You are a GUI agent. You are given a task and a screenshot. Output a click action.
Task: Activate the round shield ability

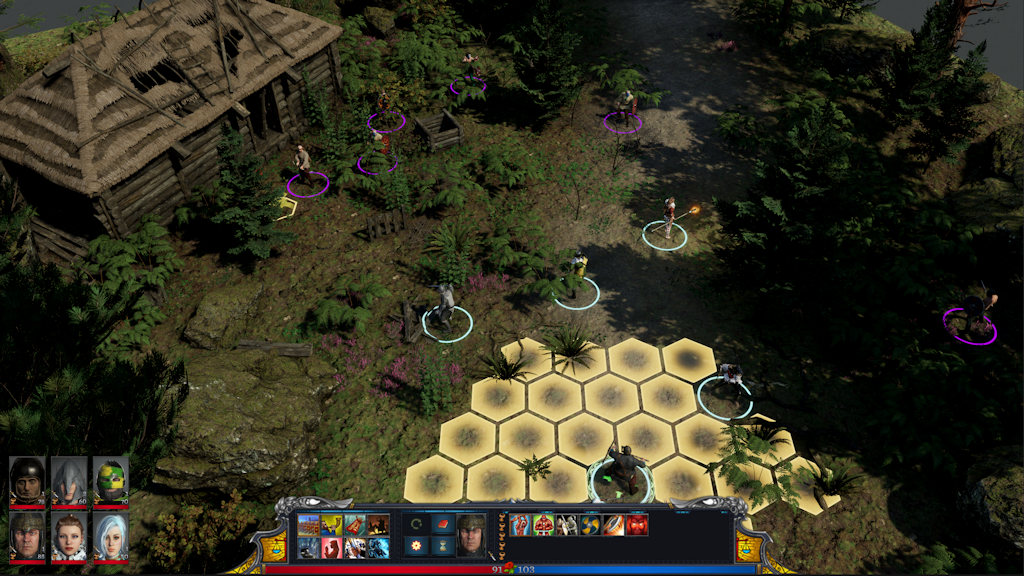pyautogui.click(x=591, y=525)
